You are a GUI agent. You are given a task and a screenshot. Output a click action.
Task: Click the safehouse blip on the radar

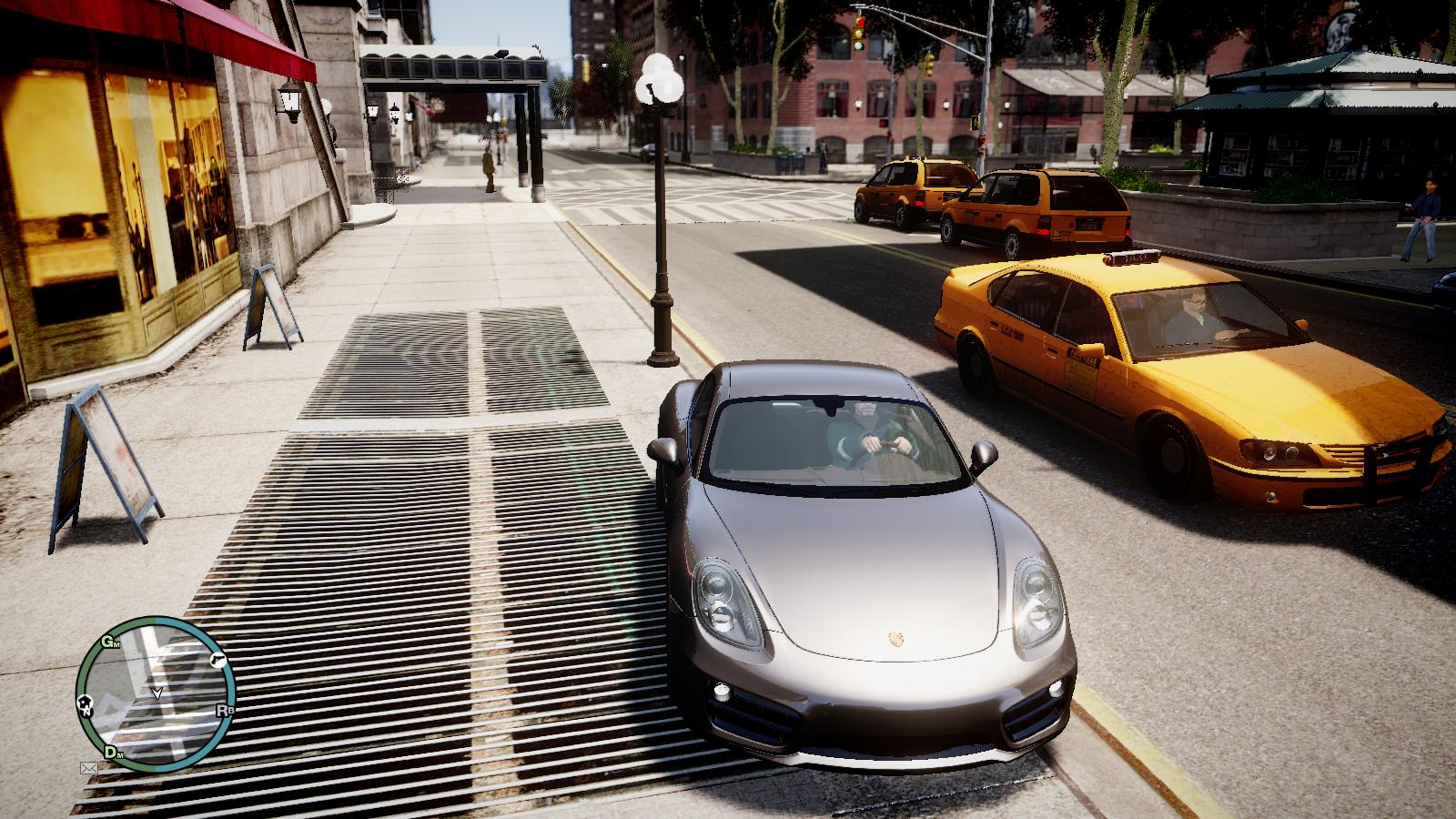(86, 703)
